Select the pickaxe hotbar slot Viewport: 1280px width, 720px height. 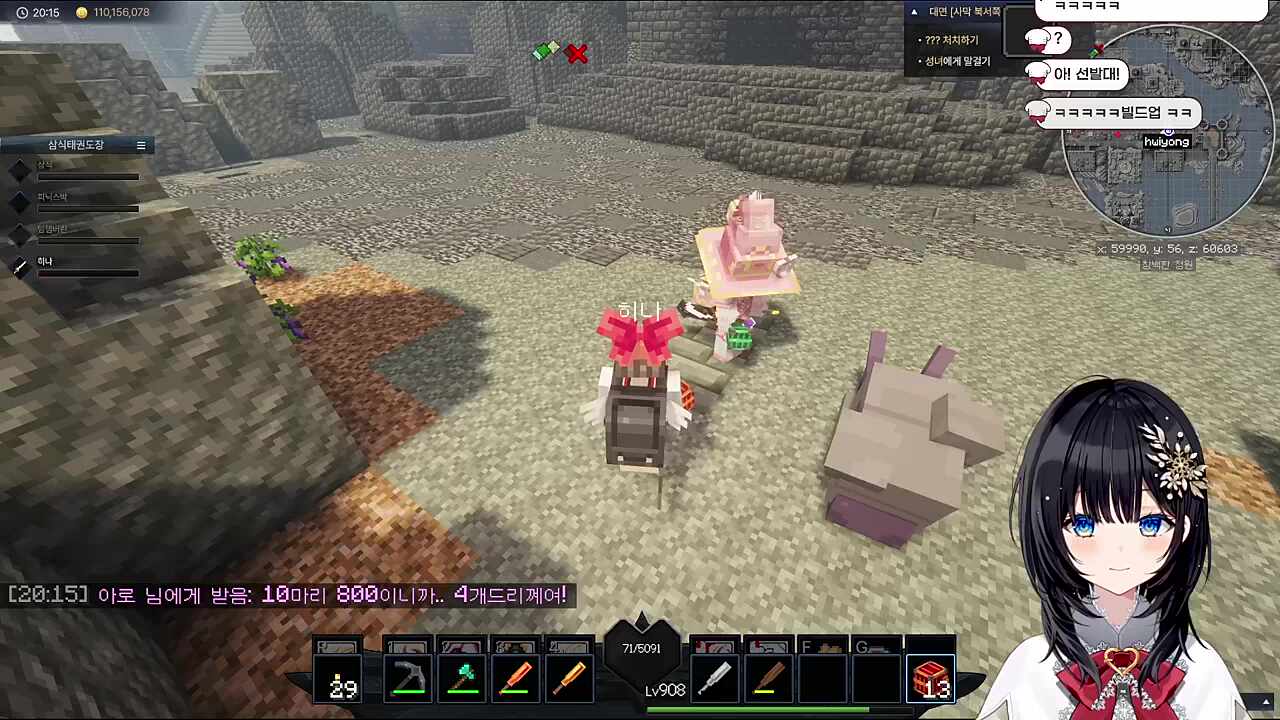click(407, 678)
